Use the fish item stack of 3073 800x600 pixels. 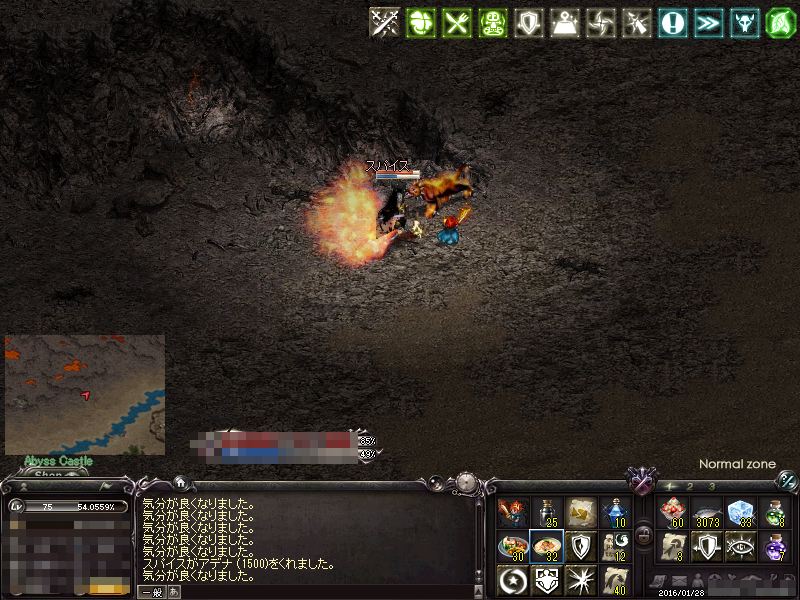coord(707,513)
